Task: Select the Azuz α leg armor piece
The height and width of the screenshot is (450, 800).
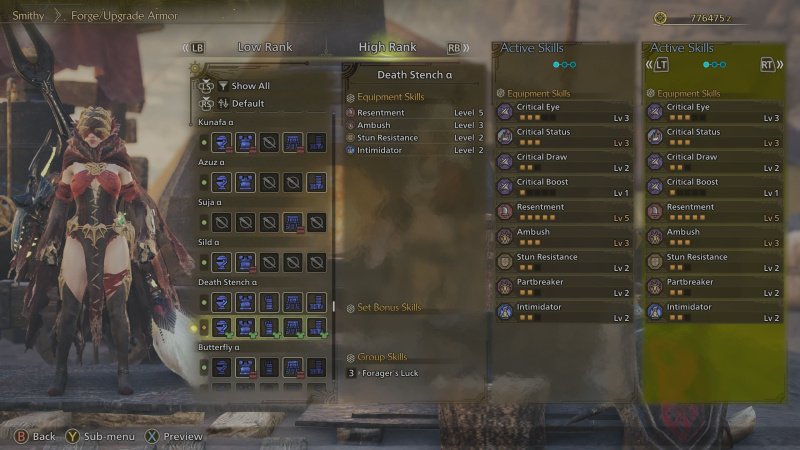Action: click(316, 182)
